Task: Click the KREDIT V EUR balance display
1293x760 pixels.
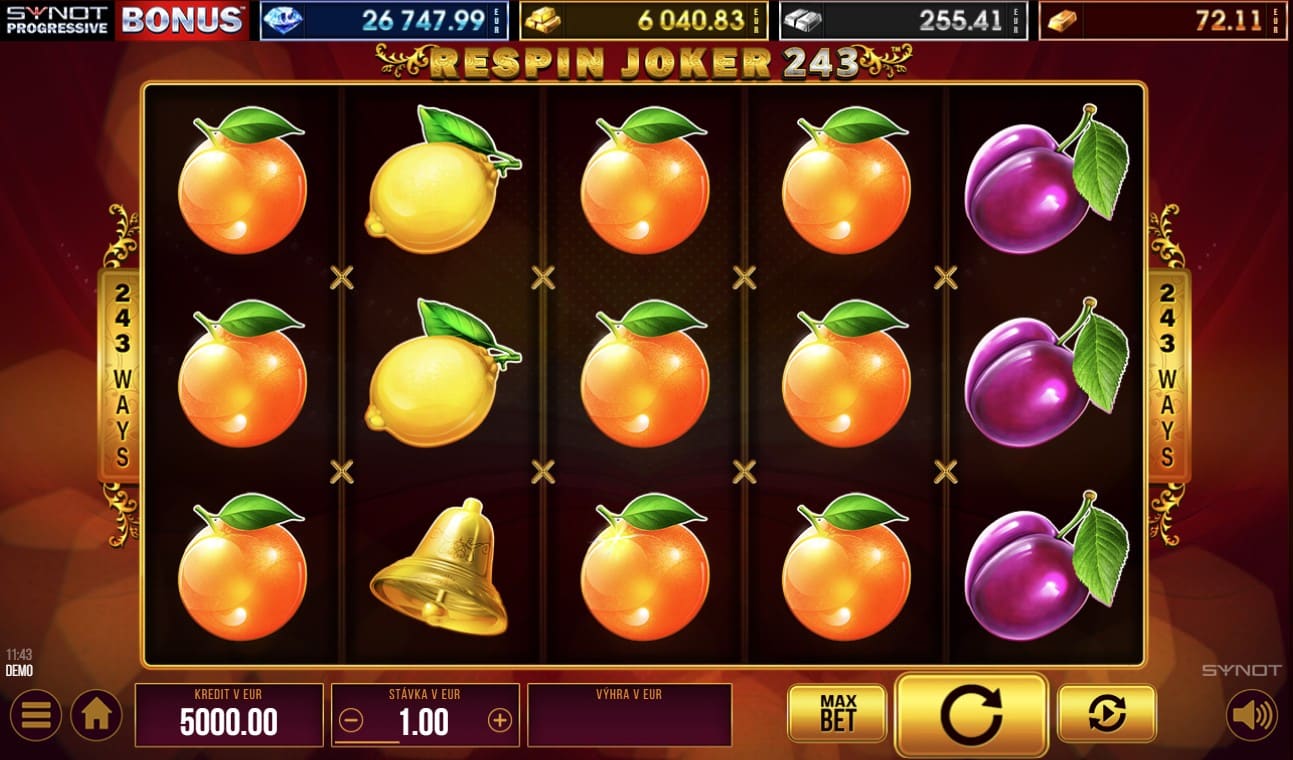Action: pyautogui.click(x=228, y=714)
